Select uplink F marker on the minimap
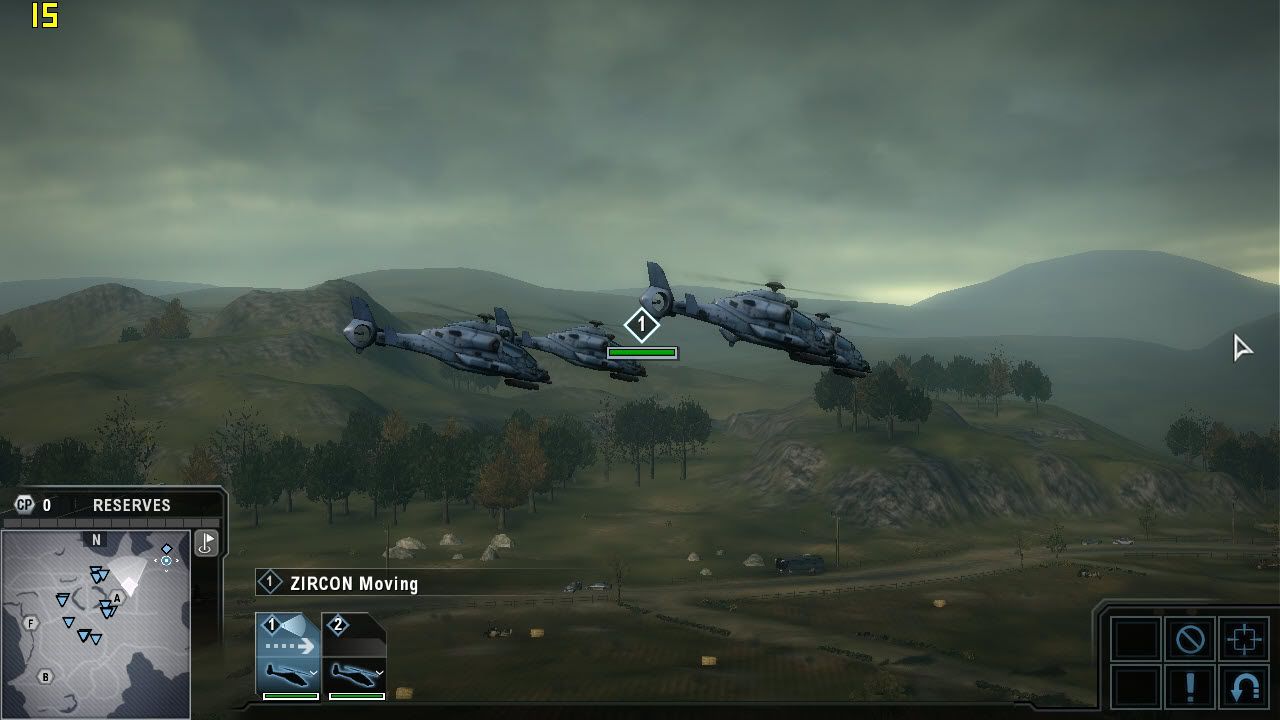This screenshot has height=720, width=1280. click(x=31, y=623)
